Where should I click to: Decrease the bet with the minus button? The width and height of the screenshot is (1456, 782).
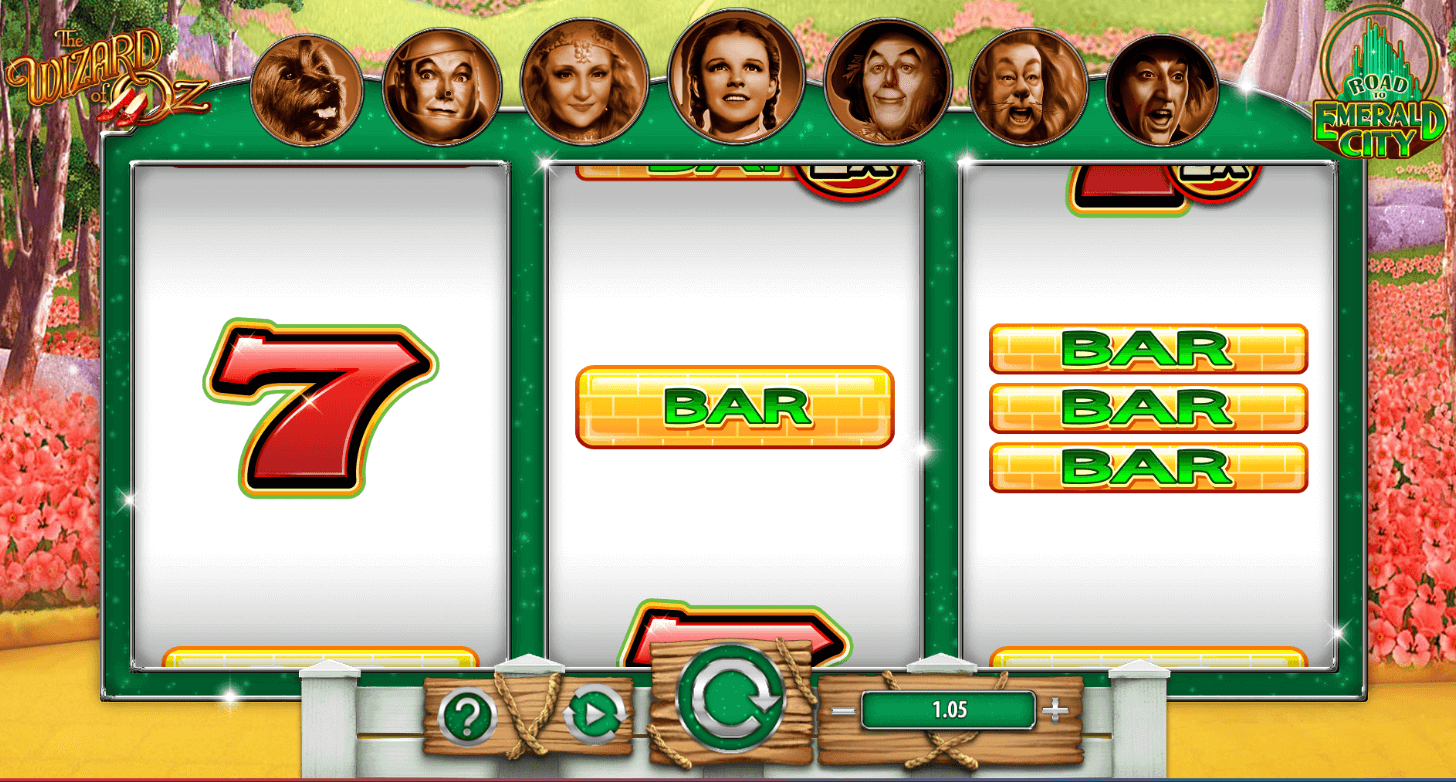(843, 711)
